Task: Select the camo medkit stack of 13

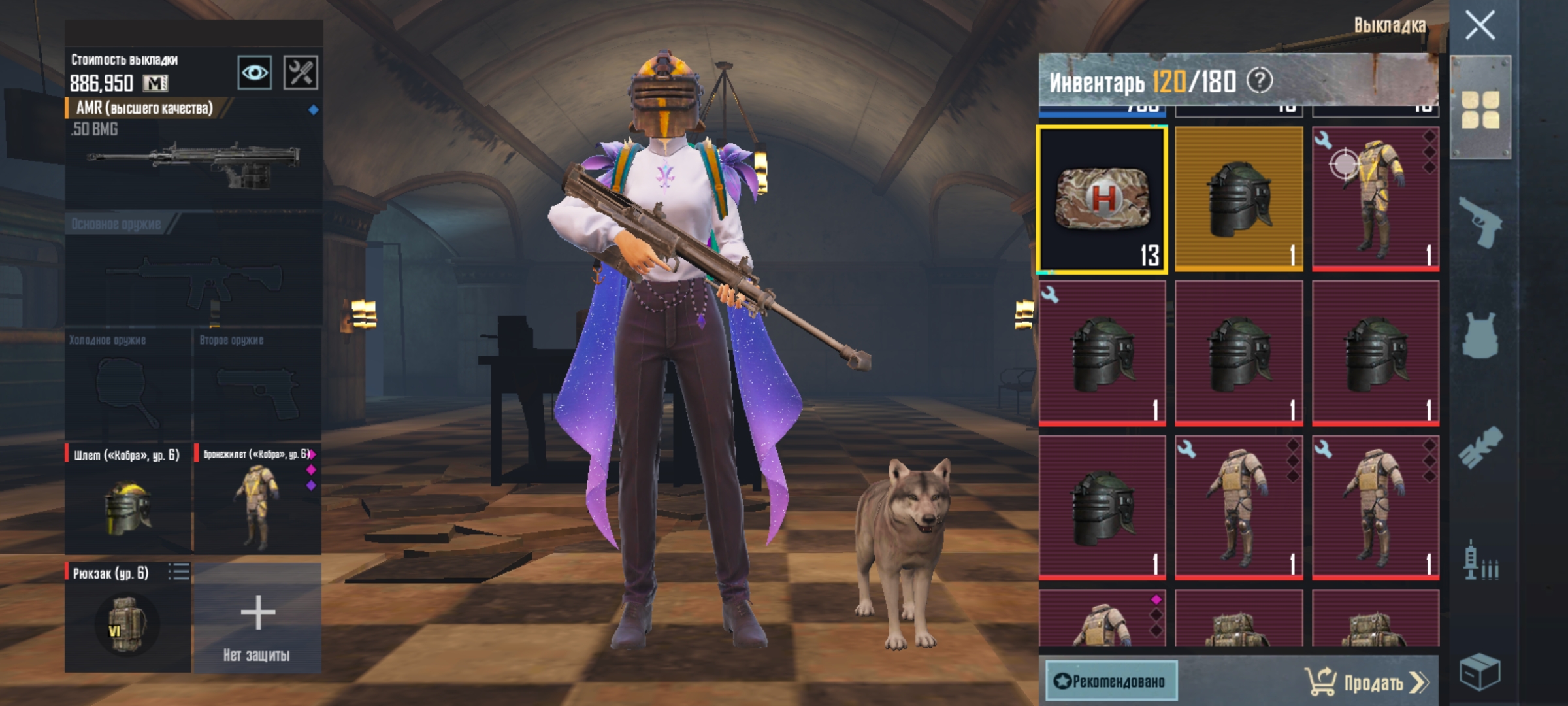Action: click(x=1102, y=199)
